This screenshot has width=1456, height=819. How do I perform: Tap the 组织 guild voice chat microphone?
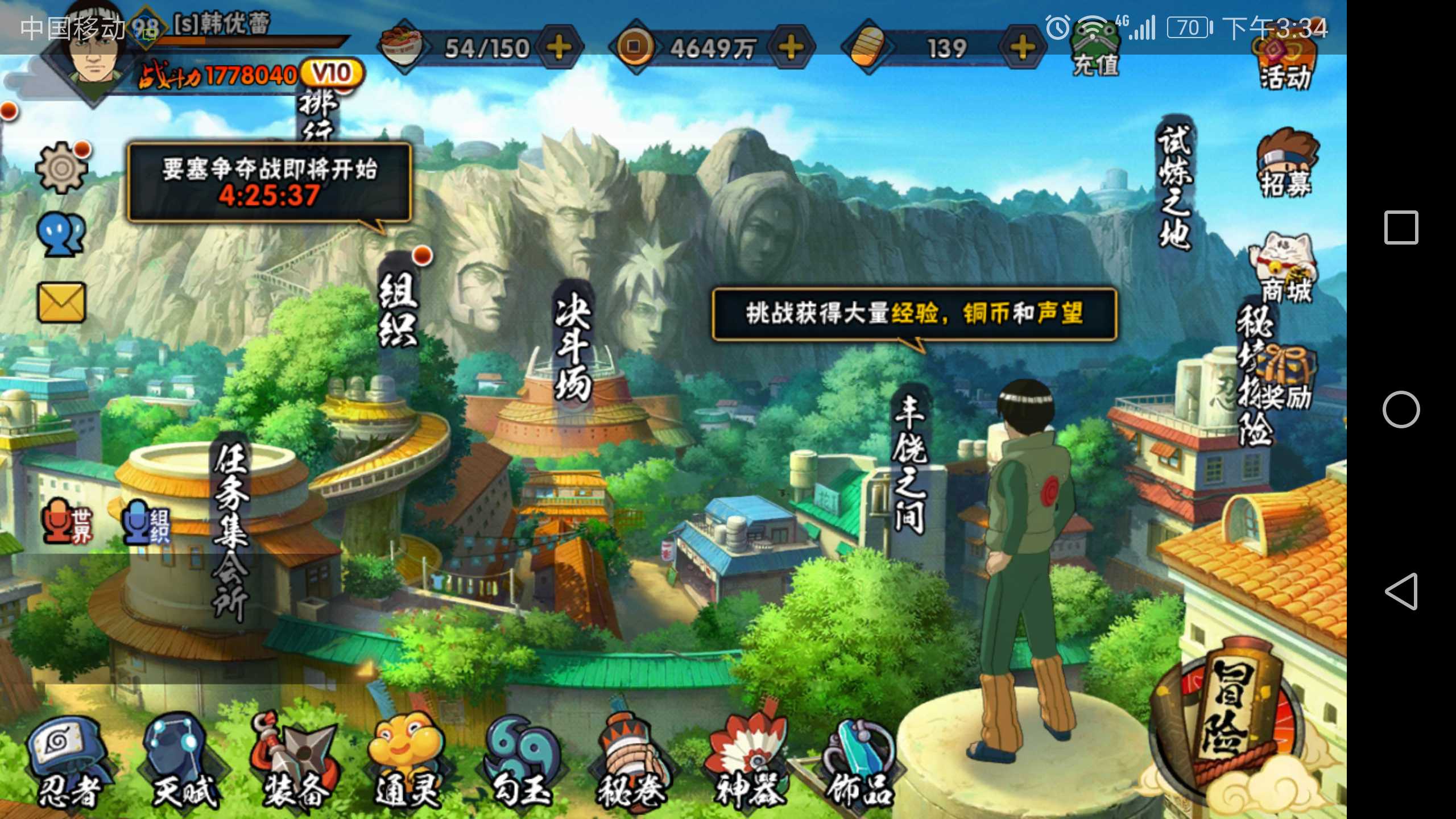click(145, 523)
